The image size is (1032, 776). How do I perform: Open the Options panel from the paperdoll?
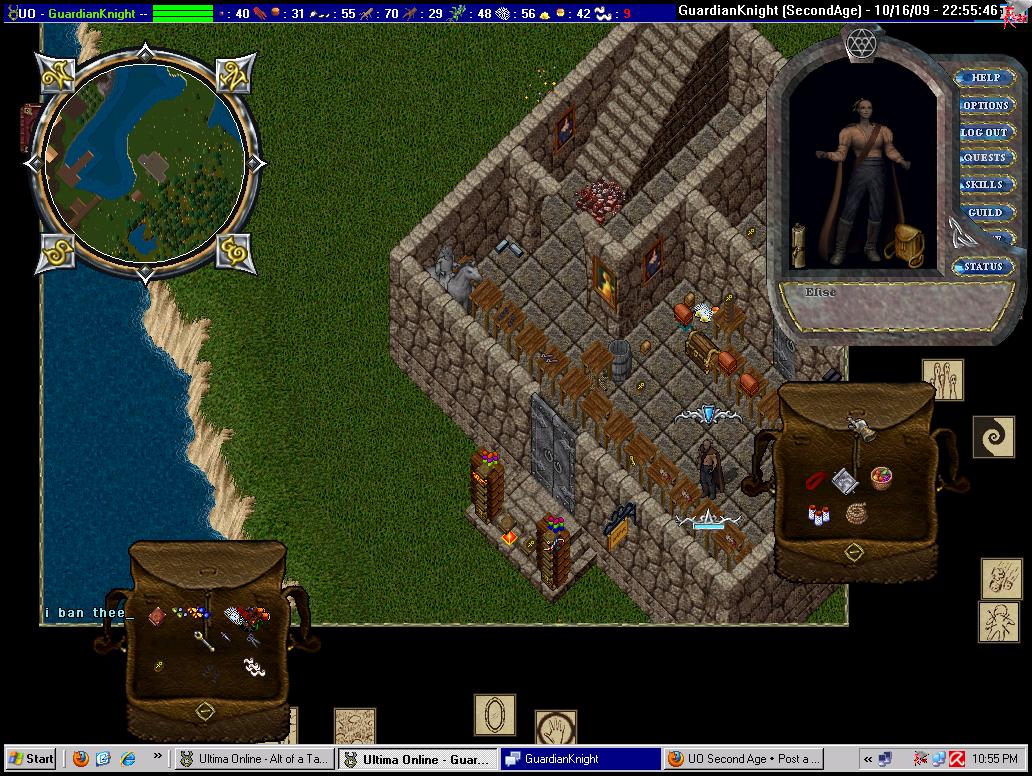984,105
